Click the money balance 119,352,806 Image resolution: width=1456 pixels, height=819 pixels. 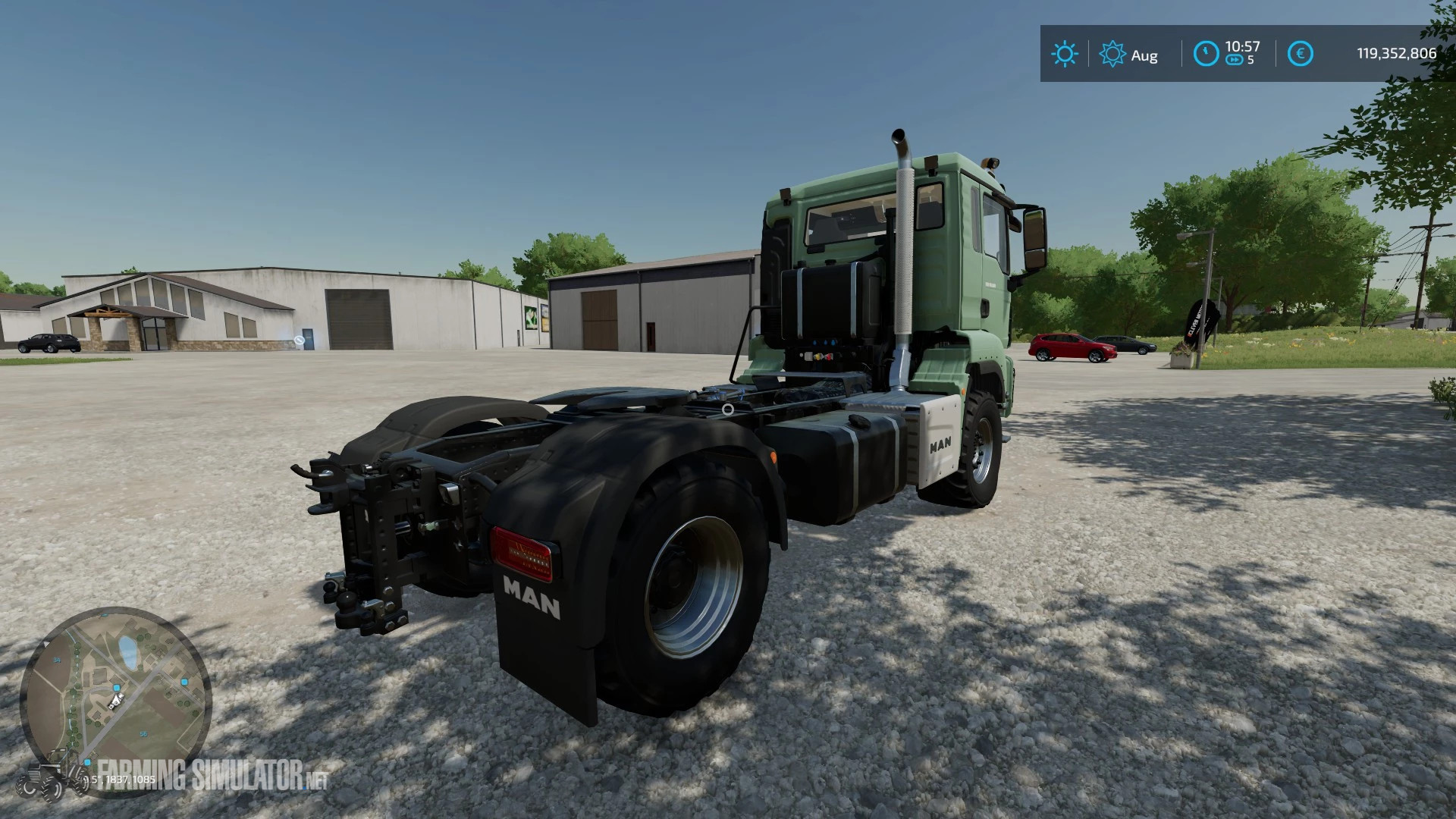pyautogui.click(x=1396, y=53)
